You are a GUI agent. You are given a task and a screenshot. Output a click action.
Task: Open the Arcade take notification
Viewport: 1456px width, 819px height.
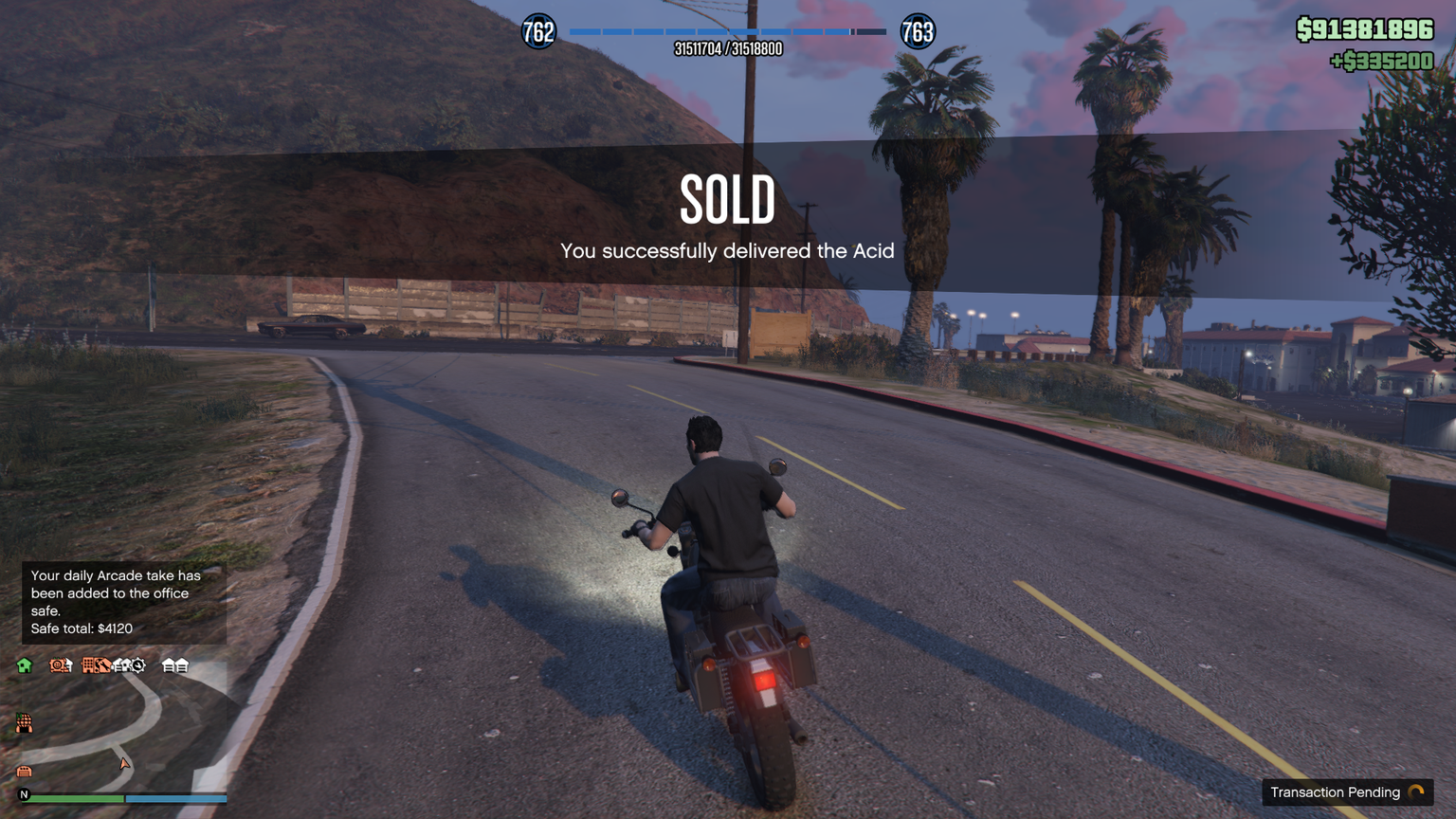[x=123, y=602]
